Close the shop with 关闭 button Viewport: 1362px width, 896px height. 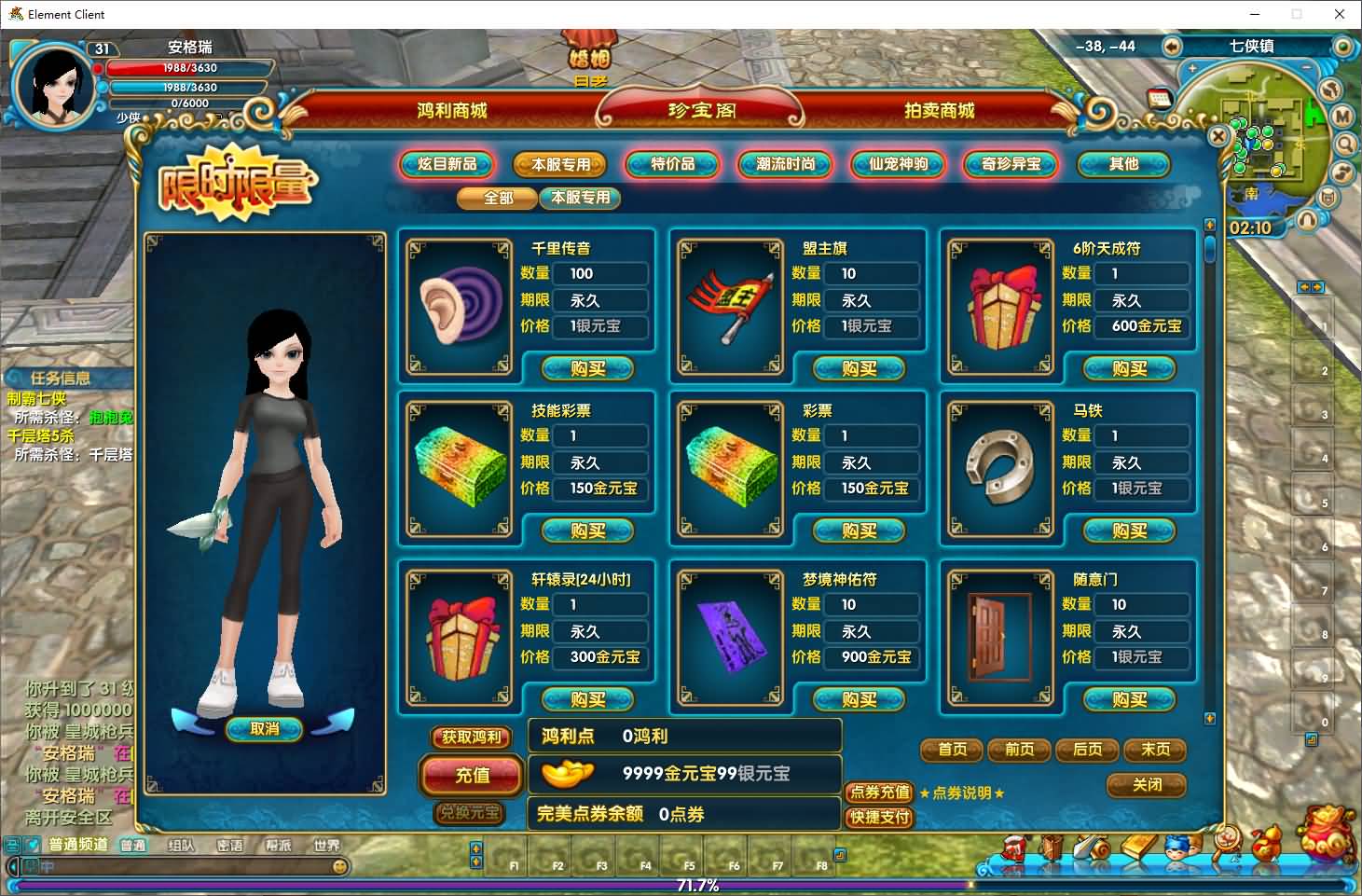[1147, 785]
